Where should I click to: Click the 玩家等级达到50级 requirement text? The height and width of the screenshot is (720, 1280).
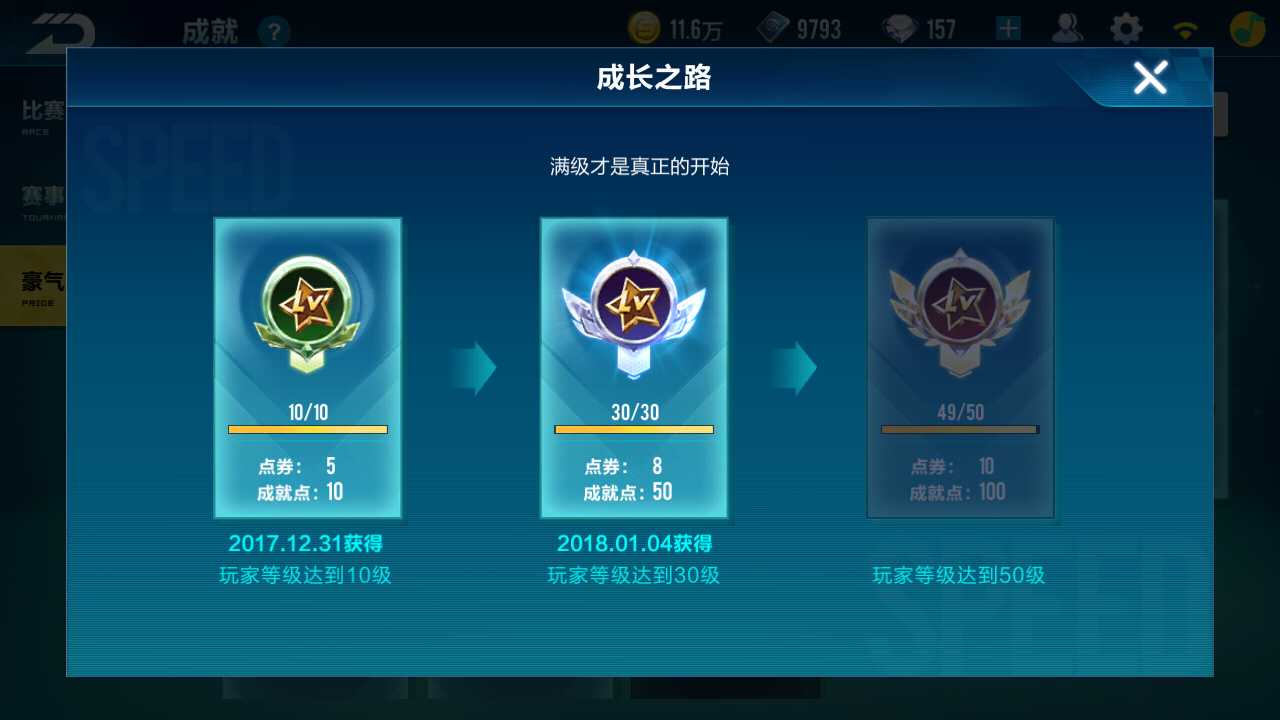pos(960,574)
